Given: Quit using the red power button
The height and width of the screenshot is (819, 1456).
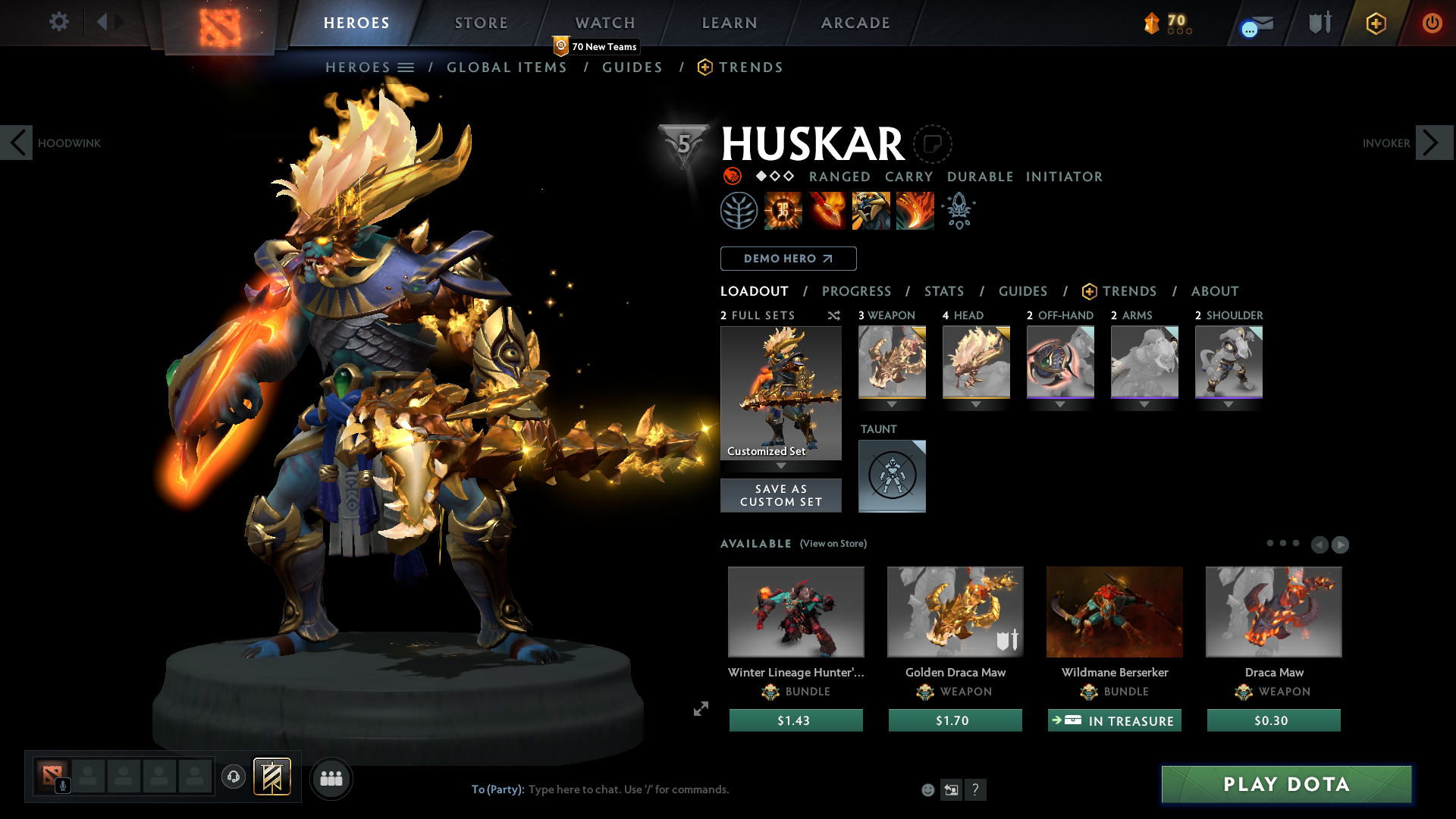Looking at the screenshot, I should coord(1432,23).
